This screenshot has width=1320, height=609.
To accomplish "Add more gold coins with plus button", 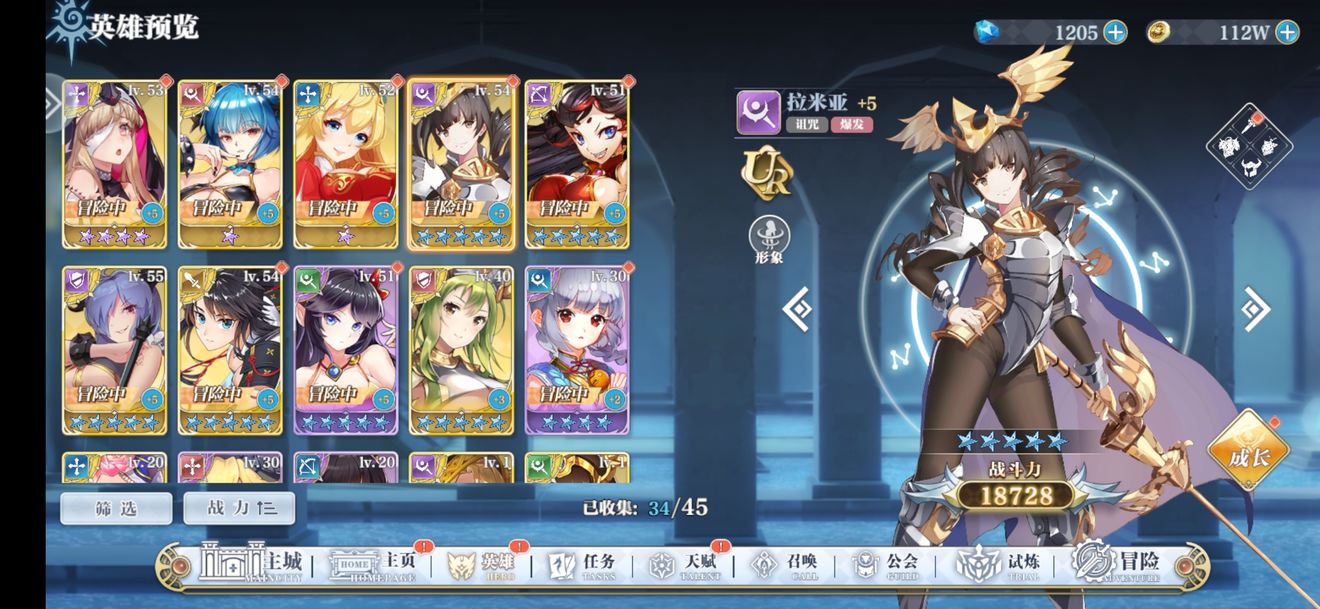I will [x=1287, y=32].
